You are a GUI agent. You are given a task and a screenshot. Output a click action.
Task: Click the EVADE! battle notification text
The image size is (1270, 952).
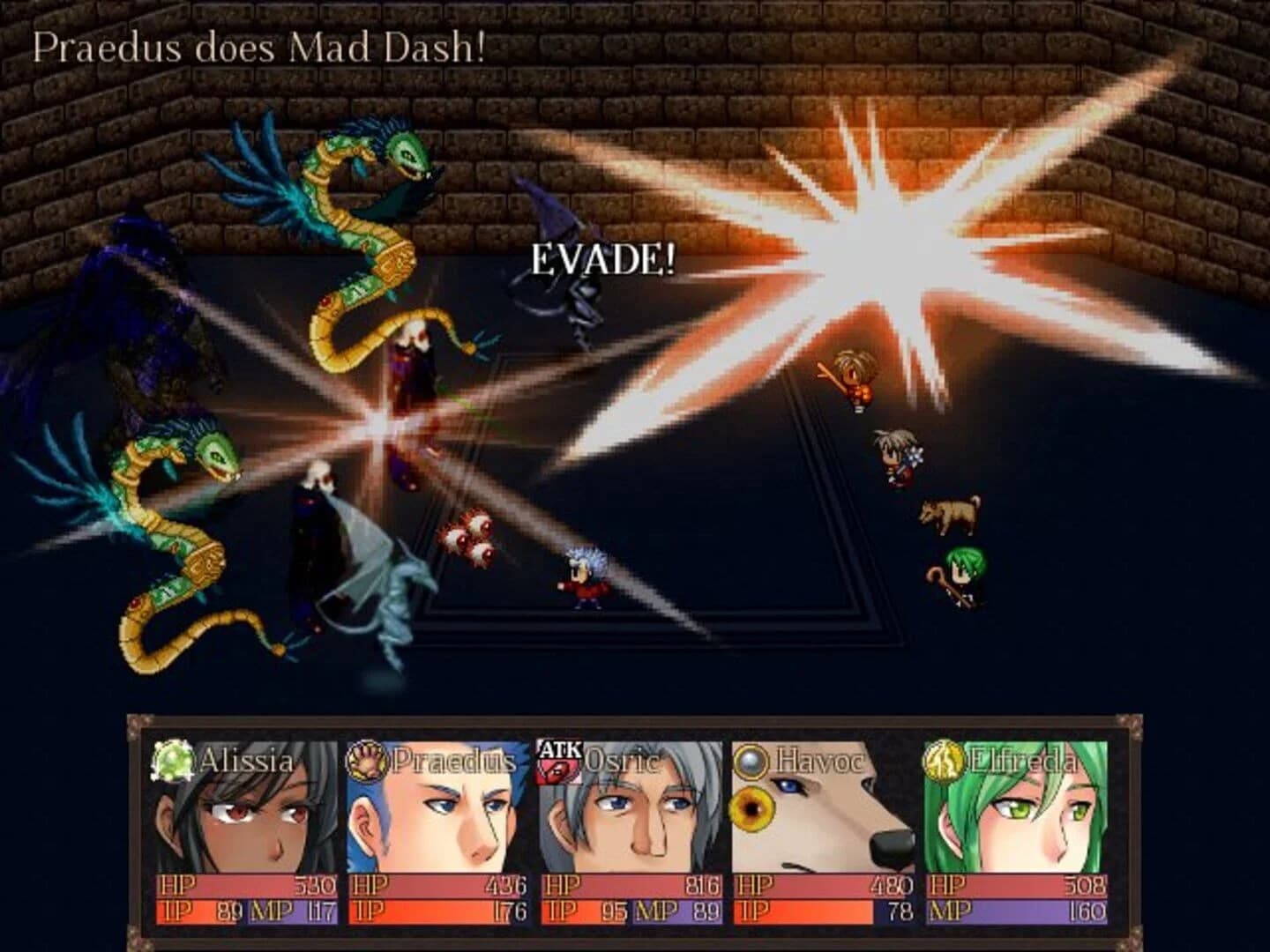click(x=602, y=259)
